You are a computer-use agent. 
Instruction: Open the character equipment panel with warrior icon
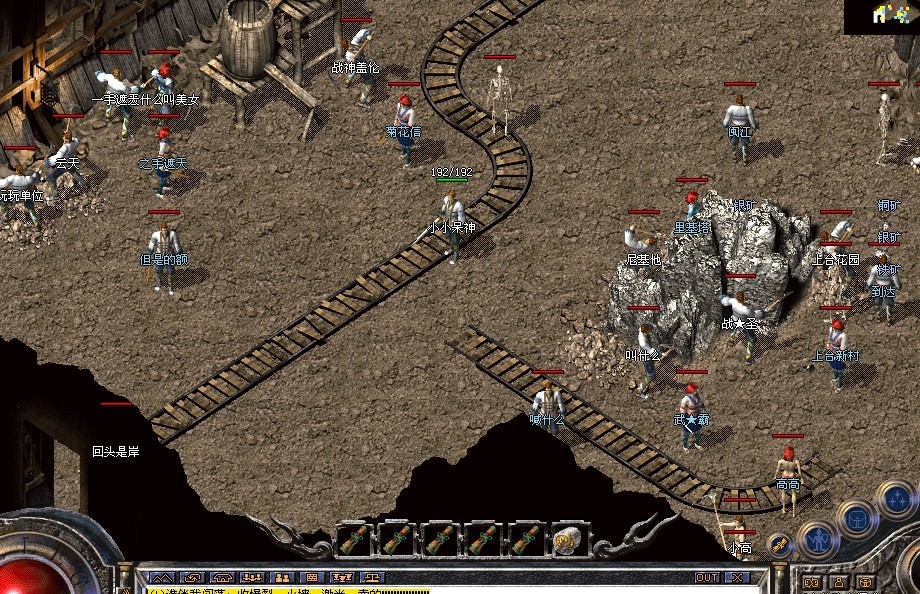coord(818,540)
